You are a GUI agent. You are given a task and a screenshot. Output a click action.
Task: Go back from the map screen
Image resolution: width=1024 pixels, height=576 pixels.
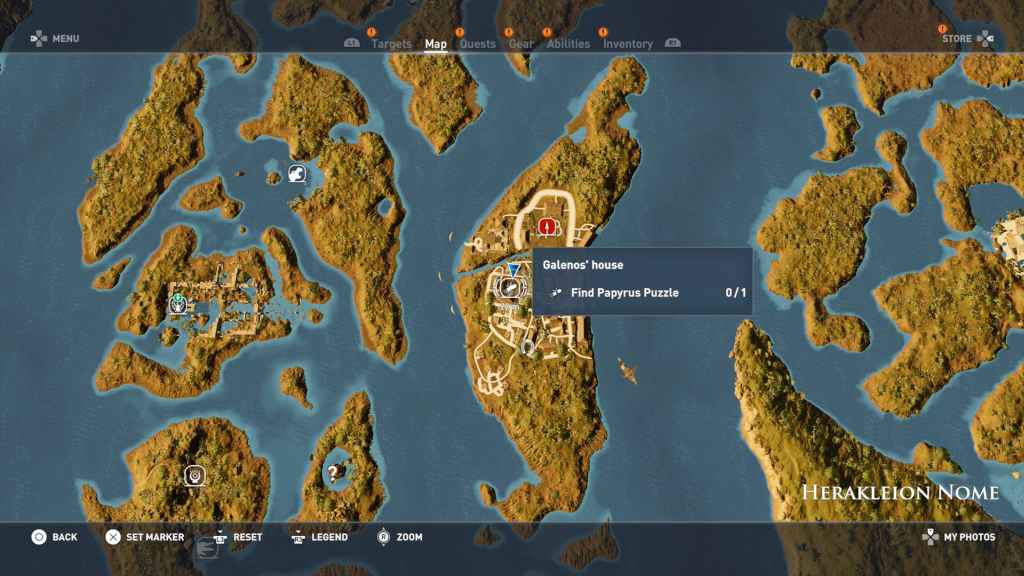point(53,537)
